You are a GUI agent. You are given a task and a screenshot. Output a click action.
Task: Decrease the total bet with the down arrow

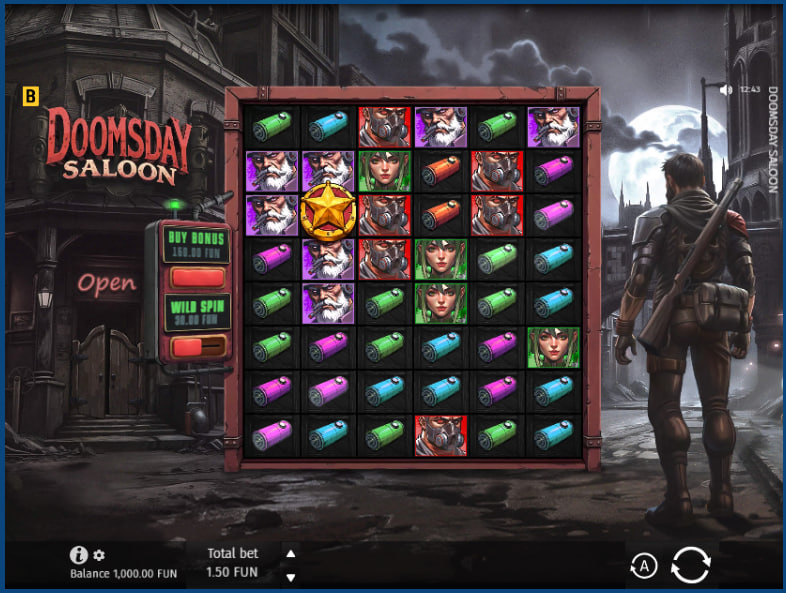[291, 577]
